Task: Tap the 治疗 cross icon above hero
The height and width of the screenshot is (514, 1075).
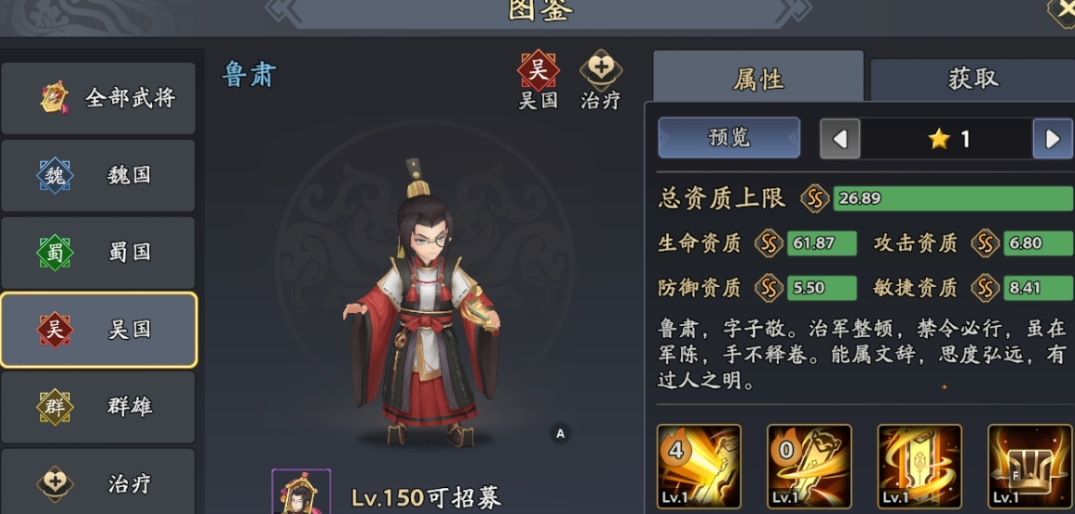Action: (601, 71)
